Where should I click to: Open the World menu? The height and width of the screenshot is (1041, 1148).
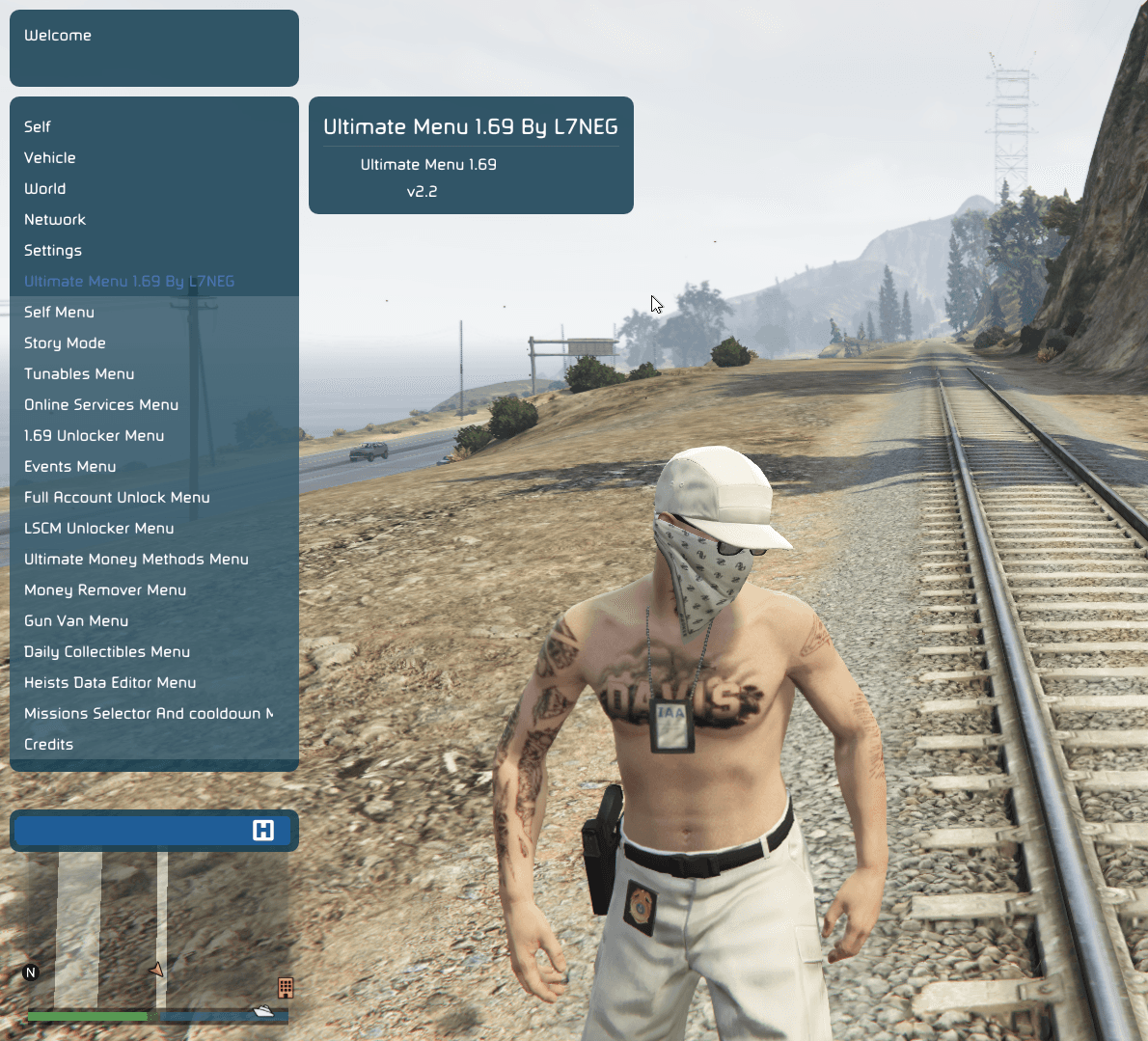point(45,188)
